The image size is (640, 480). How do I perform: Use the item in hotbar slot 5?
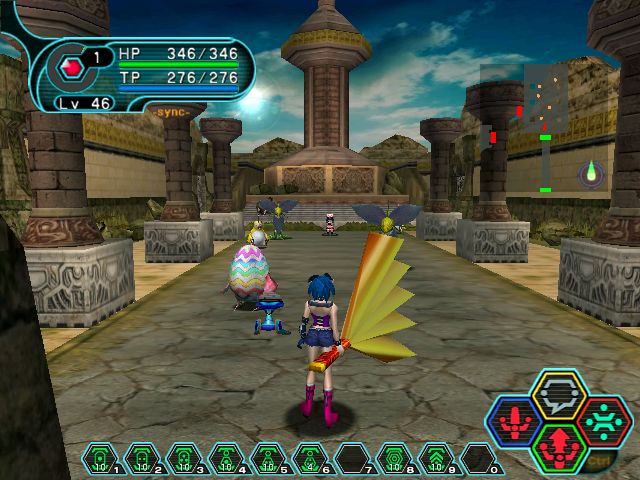(x=268, y=461)
